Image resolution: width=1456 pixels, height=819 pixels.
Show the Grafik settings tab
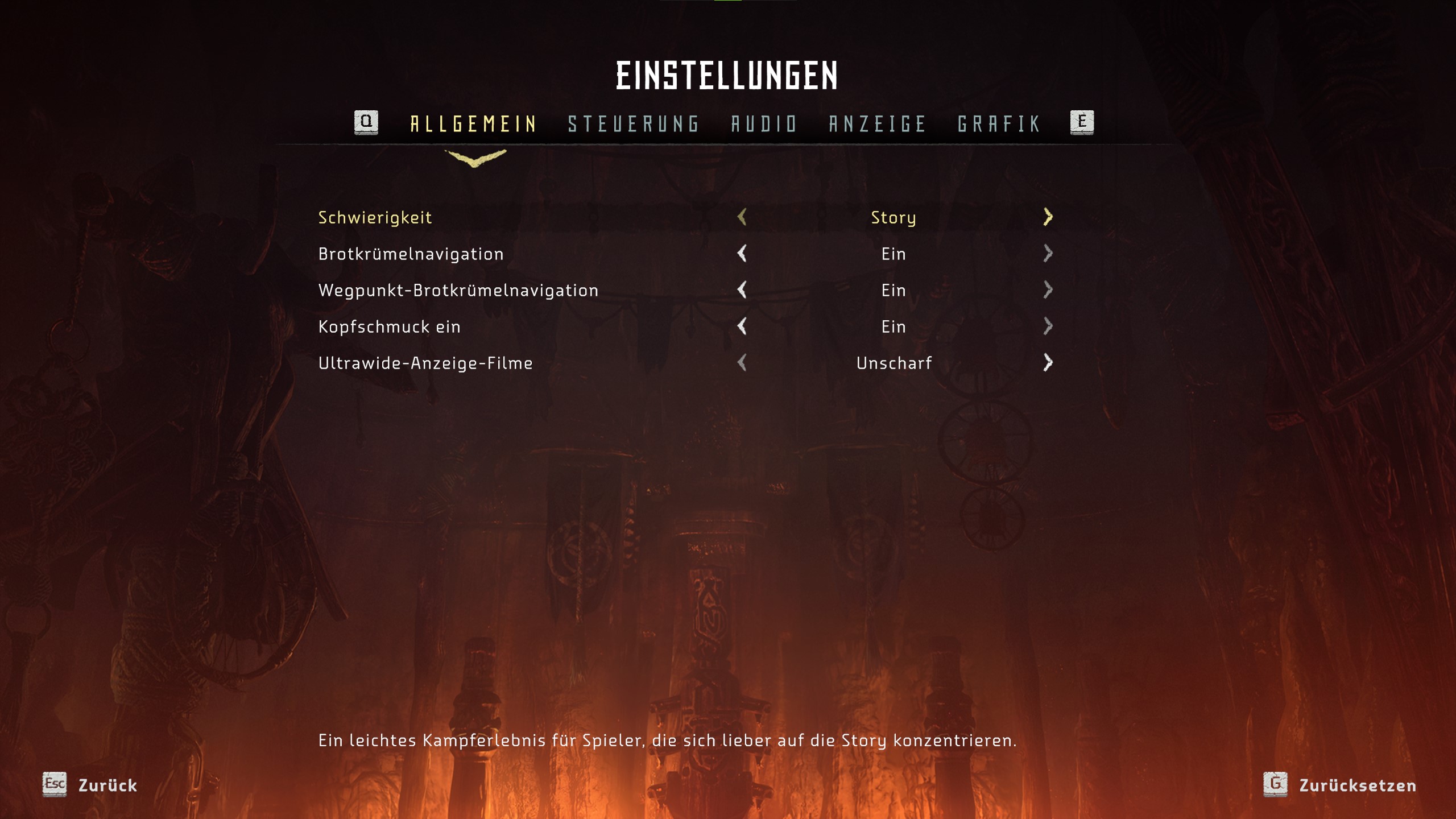(999, 123)
